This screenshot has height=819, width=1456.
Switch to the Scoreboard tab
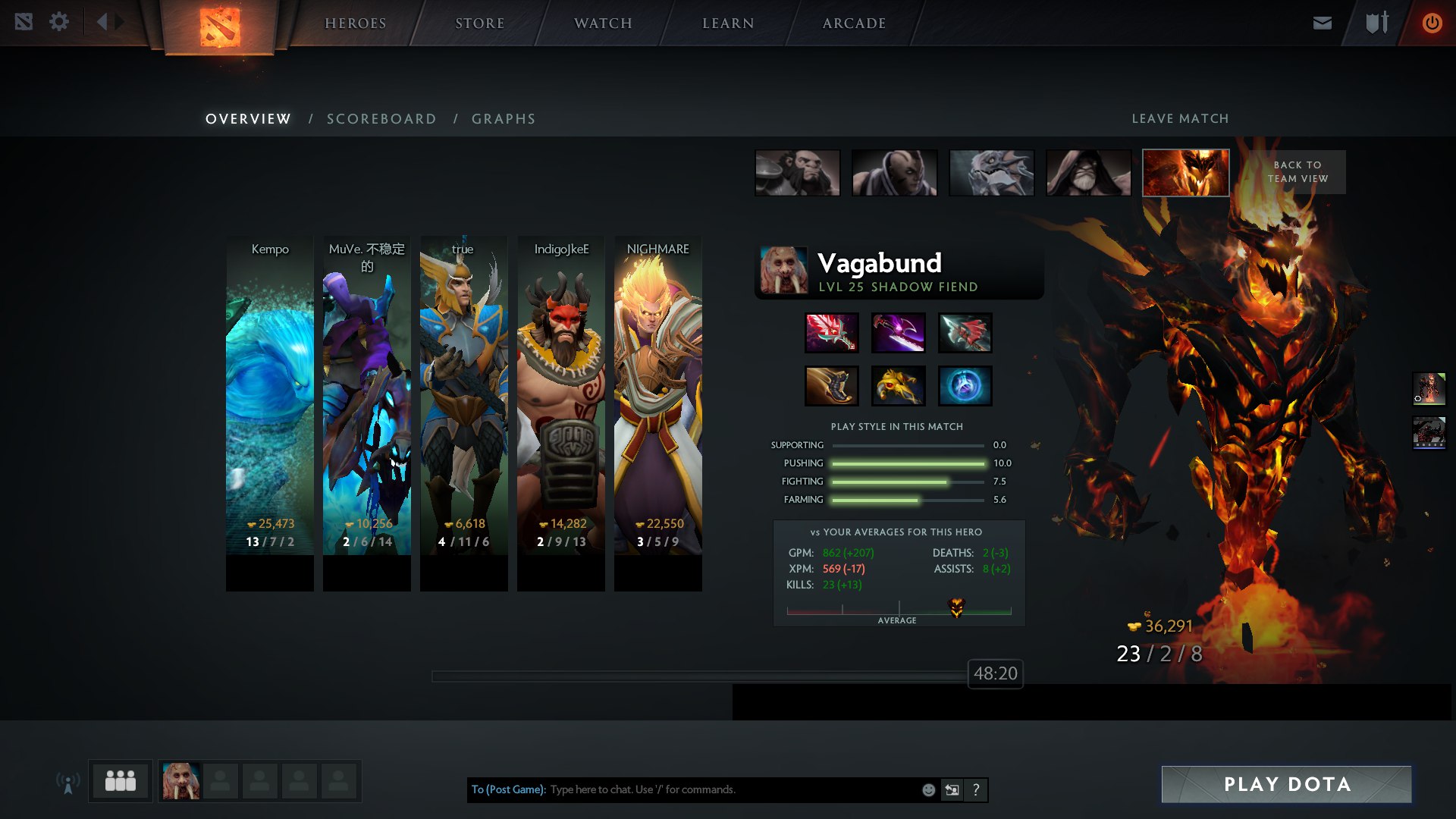381,118
